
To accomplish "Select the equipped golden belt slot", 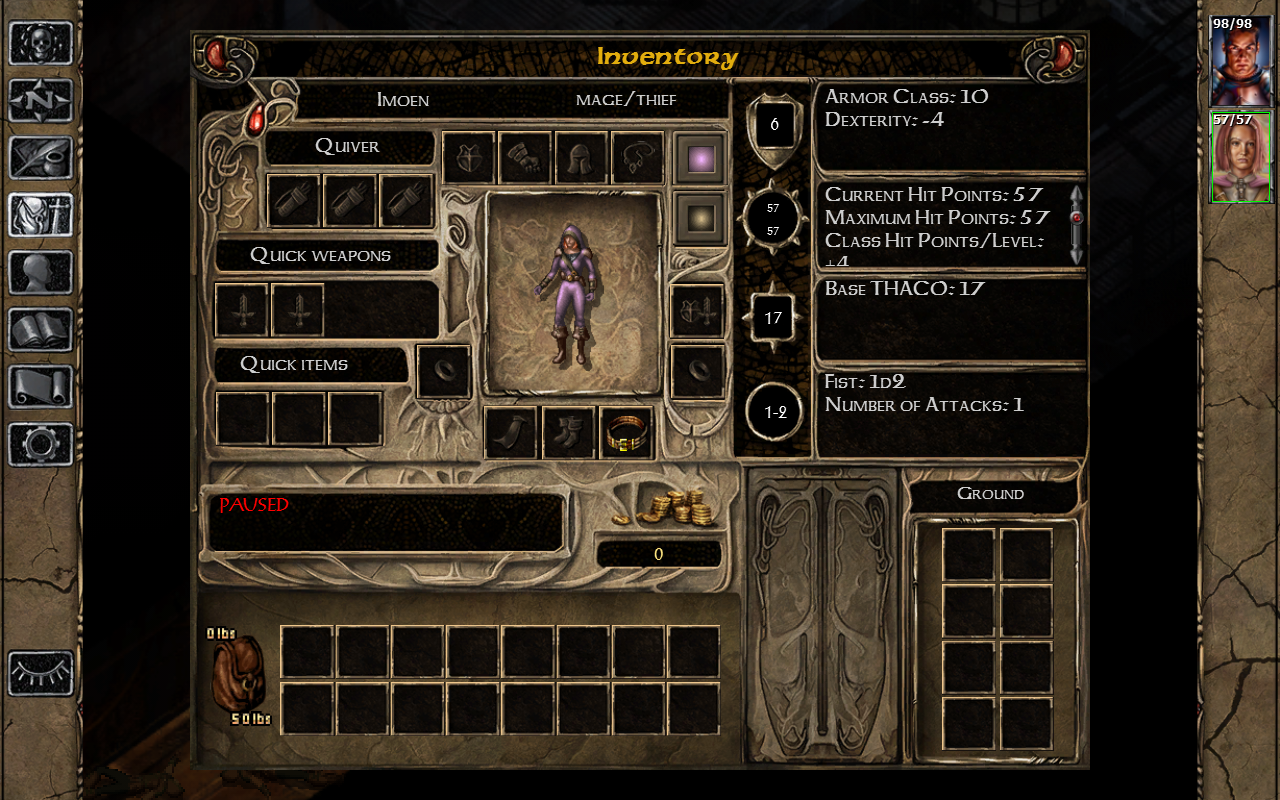I will 626,432.
